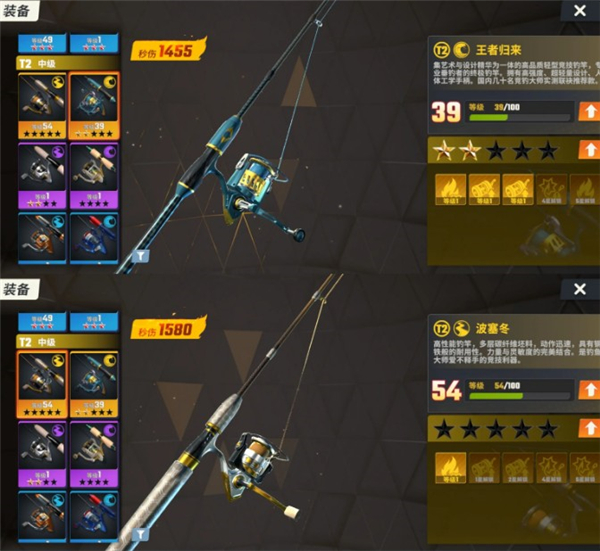Image resolution: width=600 pixels, height=551 pixels.
Task: Close the 波塞冬 equipment screen
Action: (580, 290)
